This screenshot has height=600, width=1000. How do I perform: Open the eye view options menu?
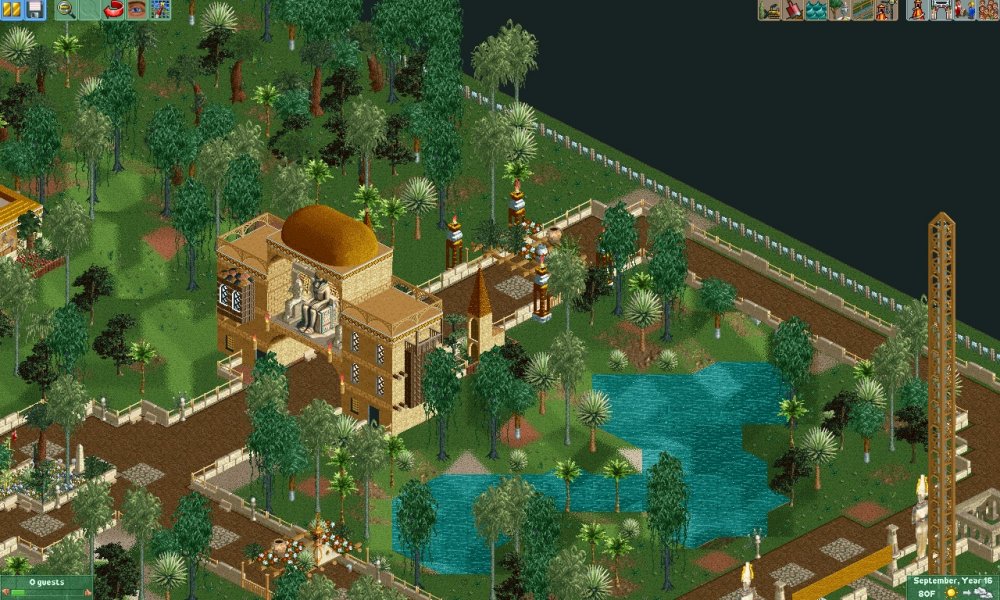pos(136,10)
